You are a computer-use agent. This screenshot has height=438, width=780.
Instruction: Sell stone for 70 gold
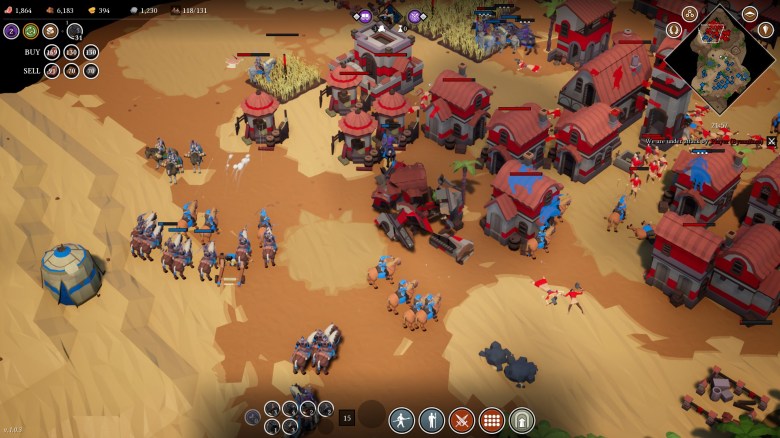pos(91,71)
